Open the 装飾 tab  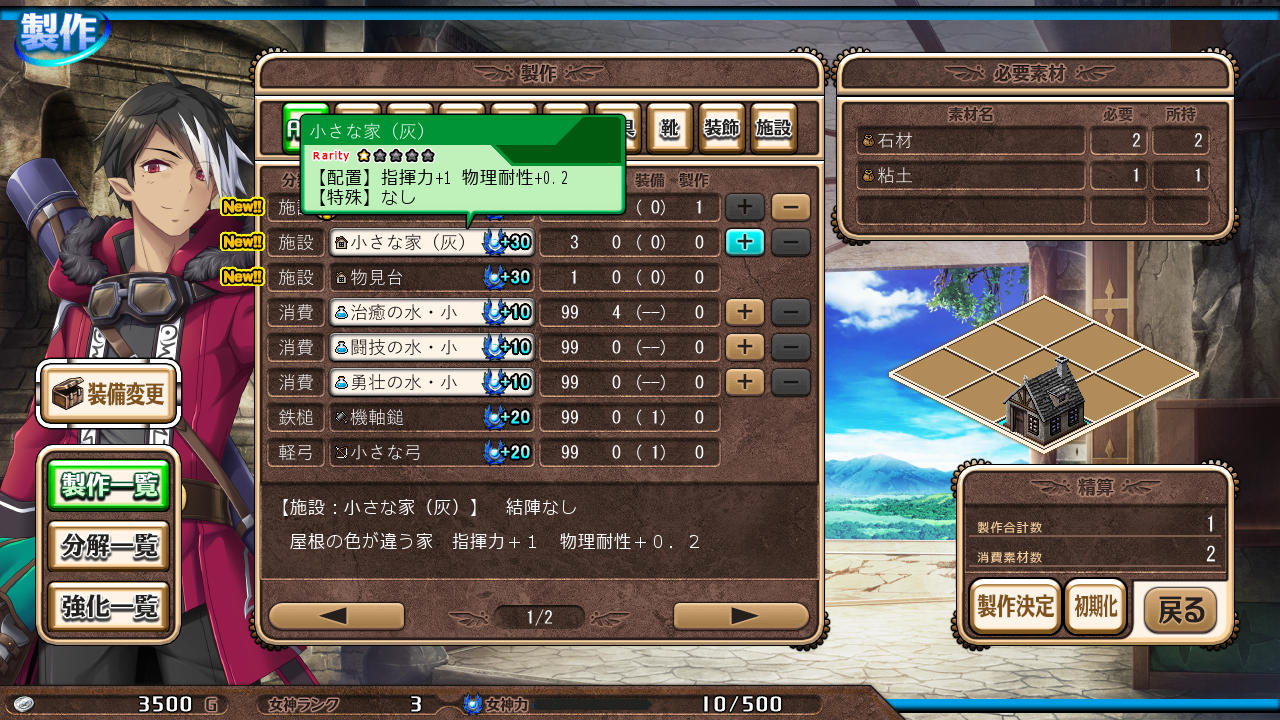[x=721, y=128]
